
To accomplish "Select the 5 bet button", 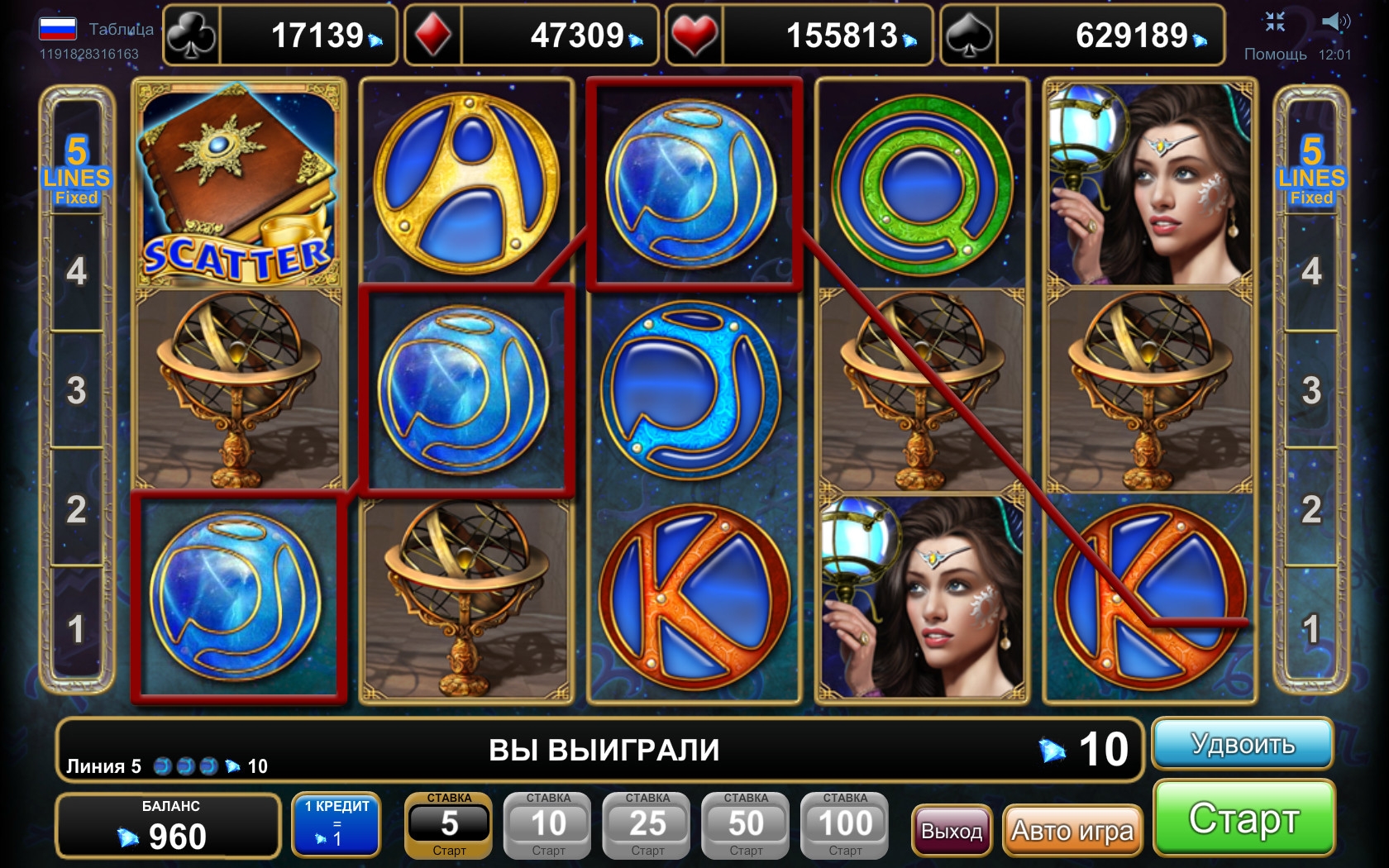I will (x=449, y=825).
